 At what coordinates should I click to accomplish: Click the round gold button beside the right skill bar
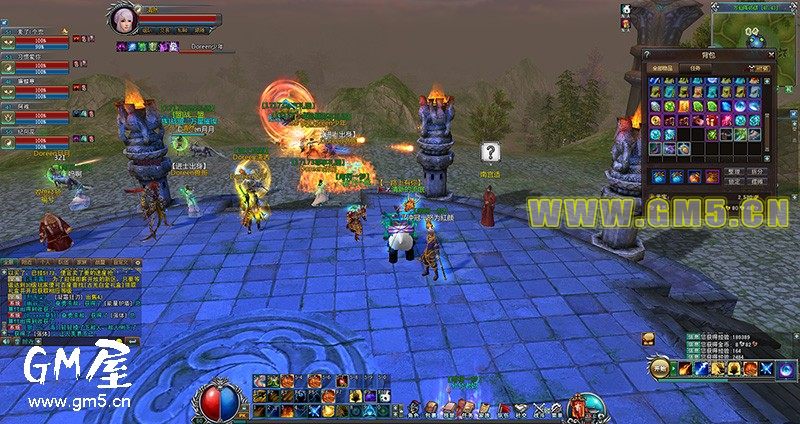pyautogui.click(x=659, y=368)
